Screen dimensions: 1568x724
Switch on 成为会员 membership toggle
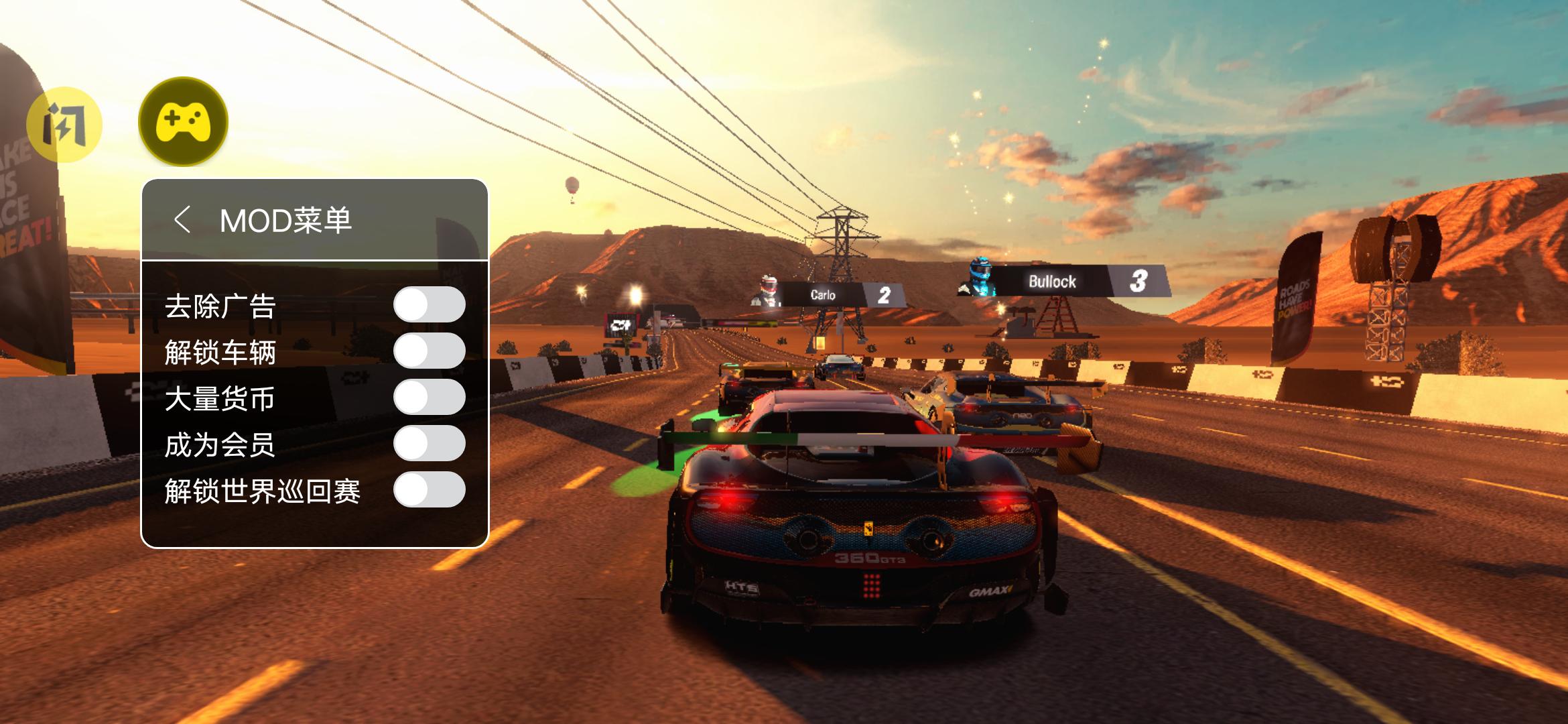pos(429,444)
